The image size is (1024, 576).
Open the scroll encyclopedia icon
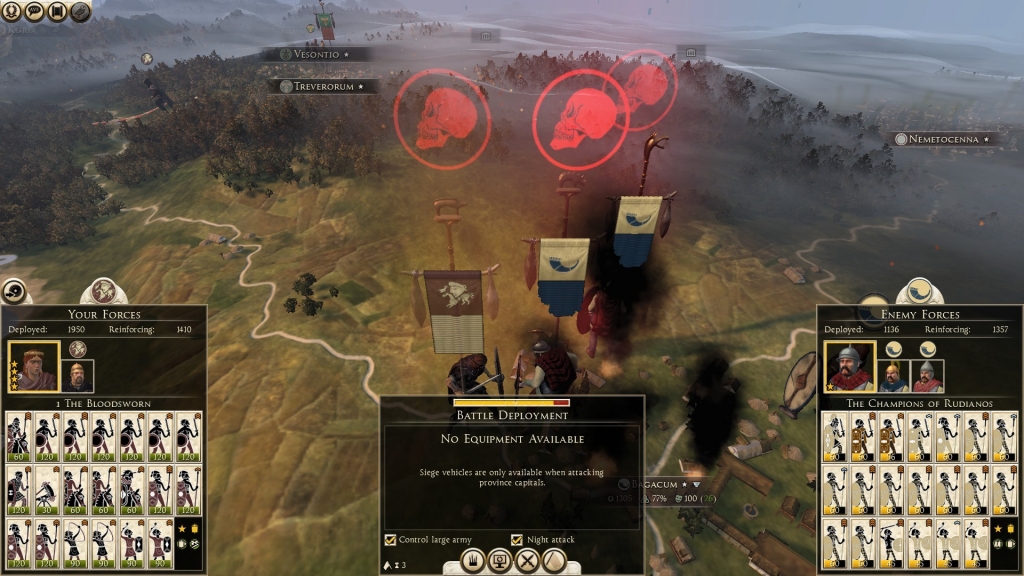tap(57, 11)
